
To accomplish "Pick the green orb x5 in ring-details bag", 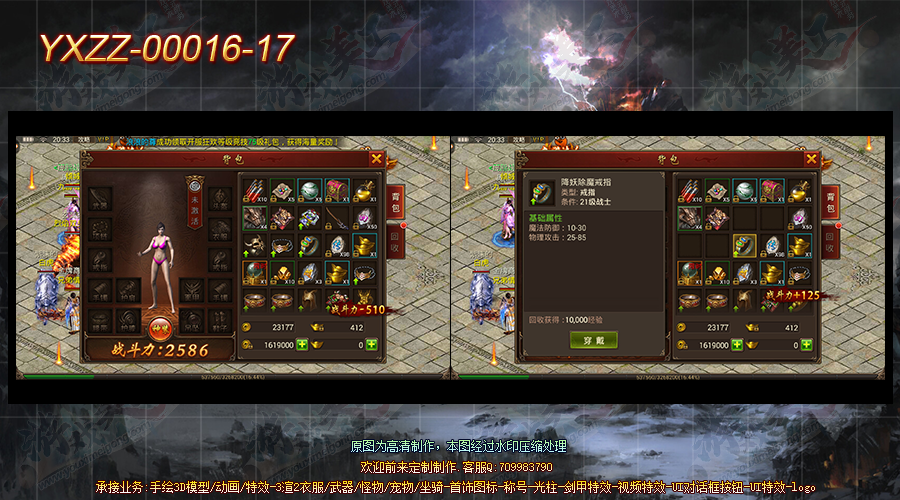I will point(743,191).
